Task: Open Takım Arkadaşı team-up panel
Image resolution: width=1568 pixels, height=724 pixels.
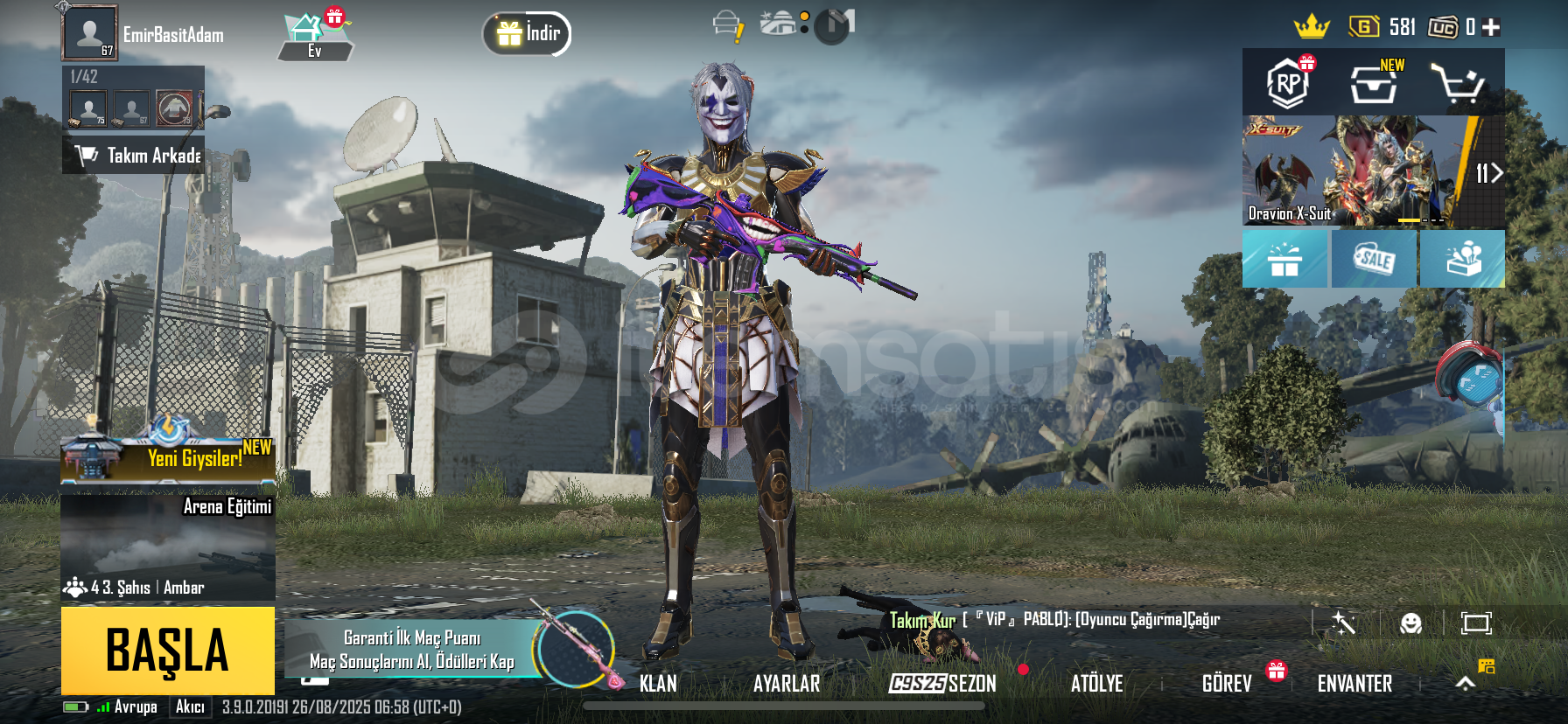Action: pyautogui.click(x=134, y=155)
